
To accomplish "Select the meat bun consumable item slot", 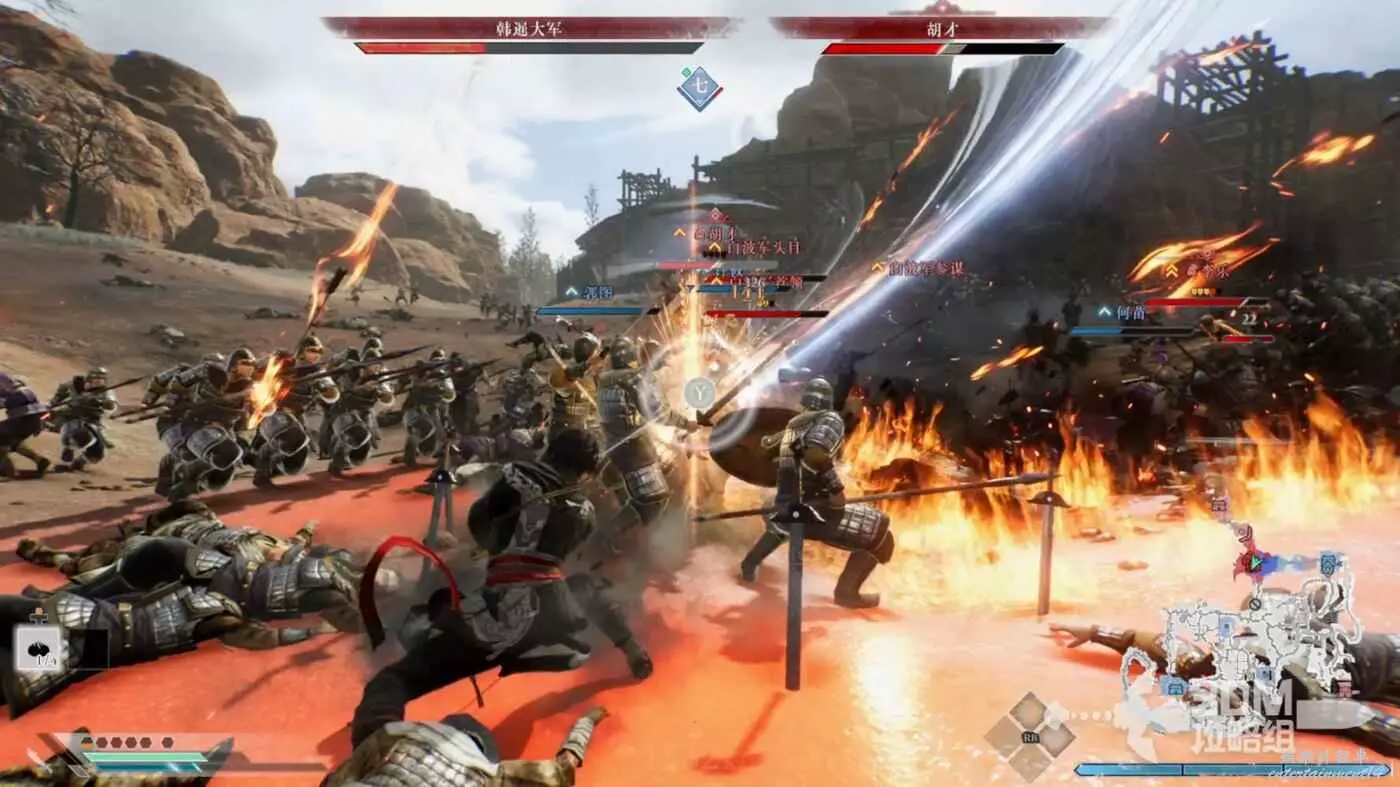I will pos(40,648).
